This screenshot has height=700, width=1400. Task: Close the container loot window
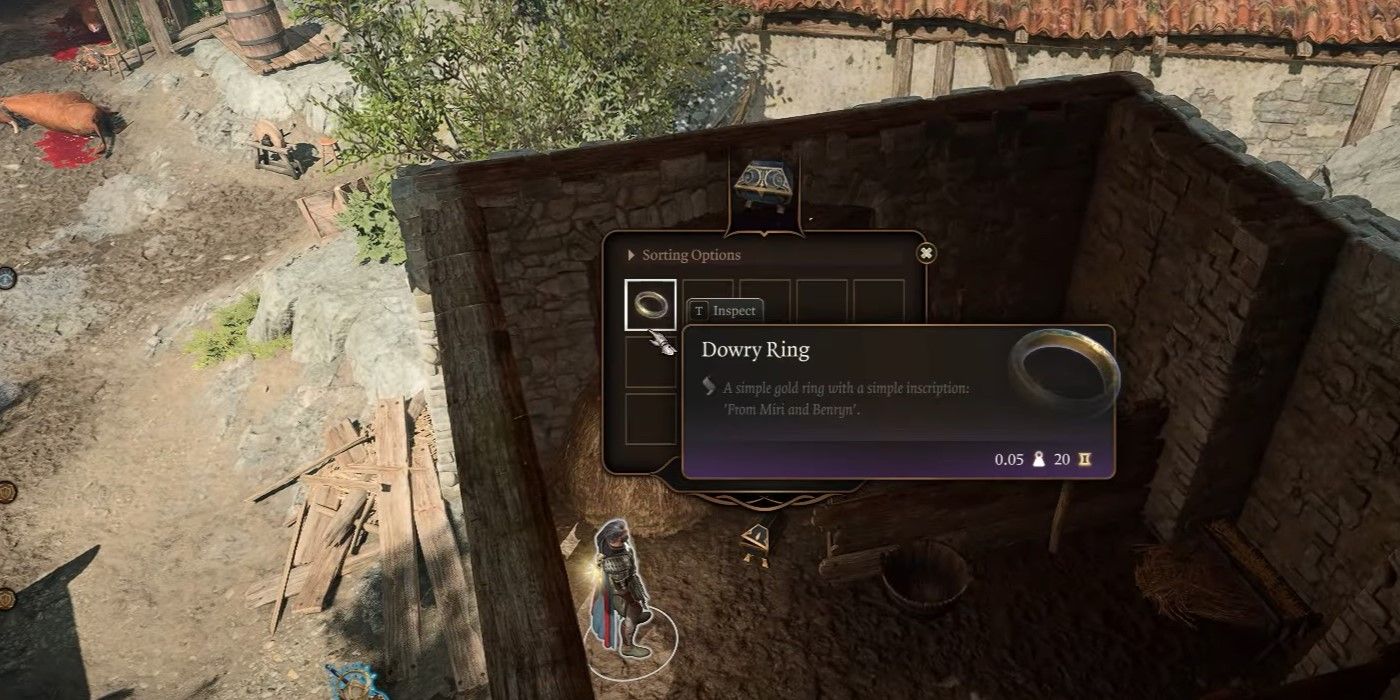point(926,254)
